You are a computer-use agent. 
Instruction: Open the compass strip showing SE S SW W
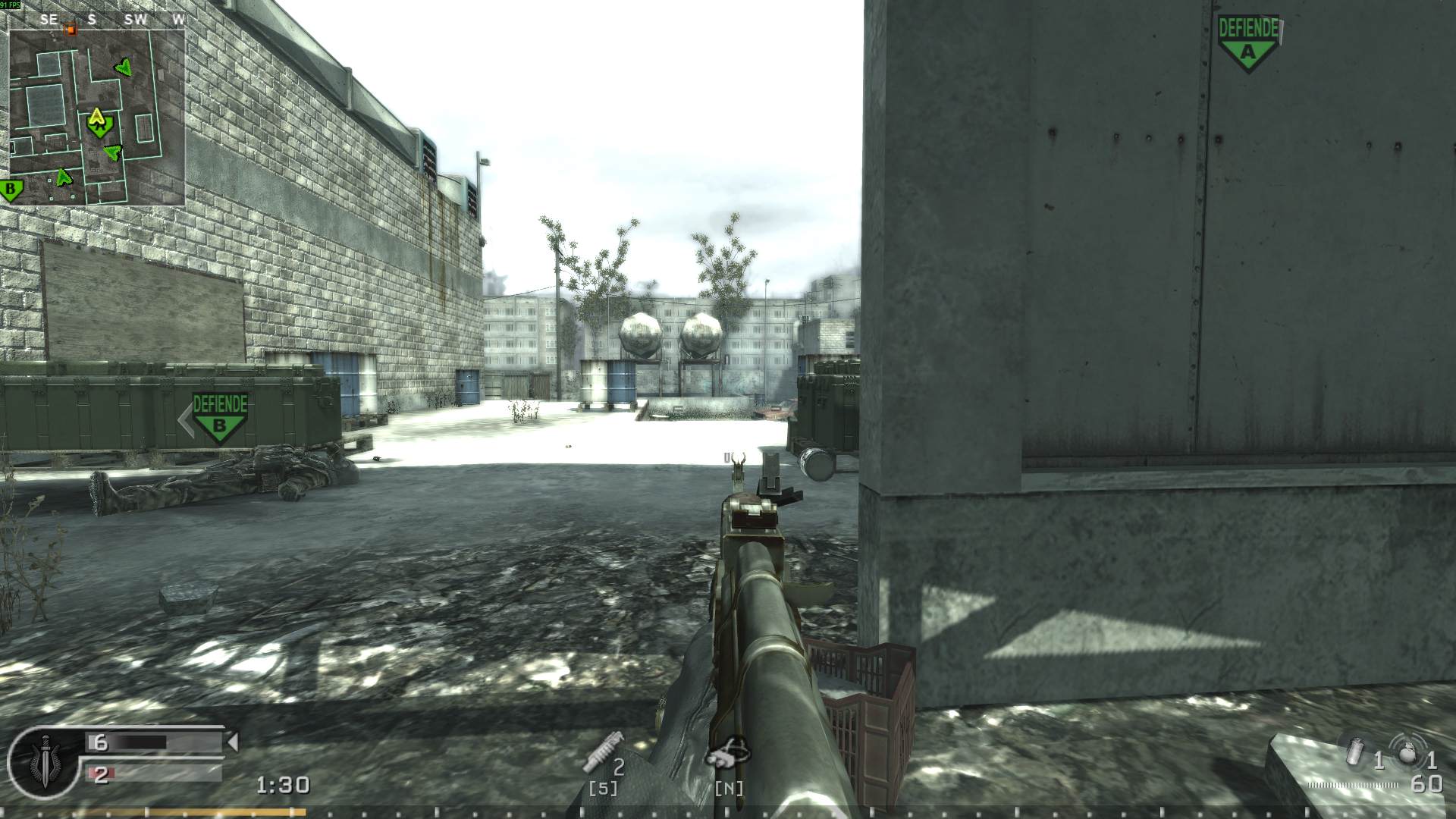pyautogui.click(x=112, y=20)
